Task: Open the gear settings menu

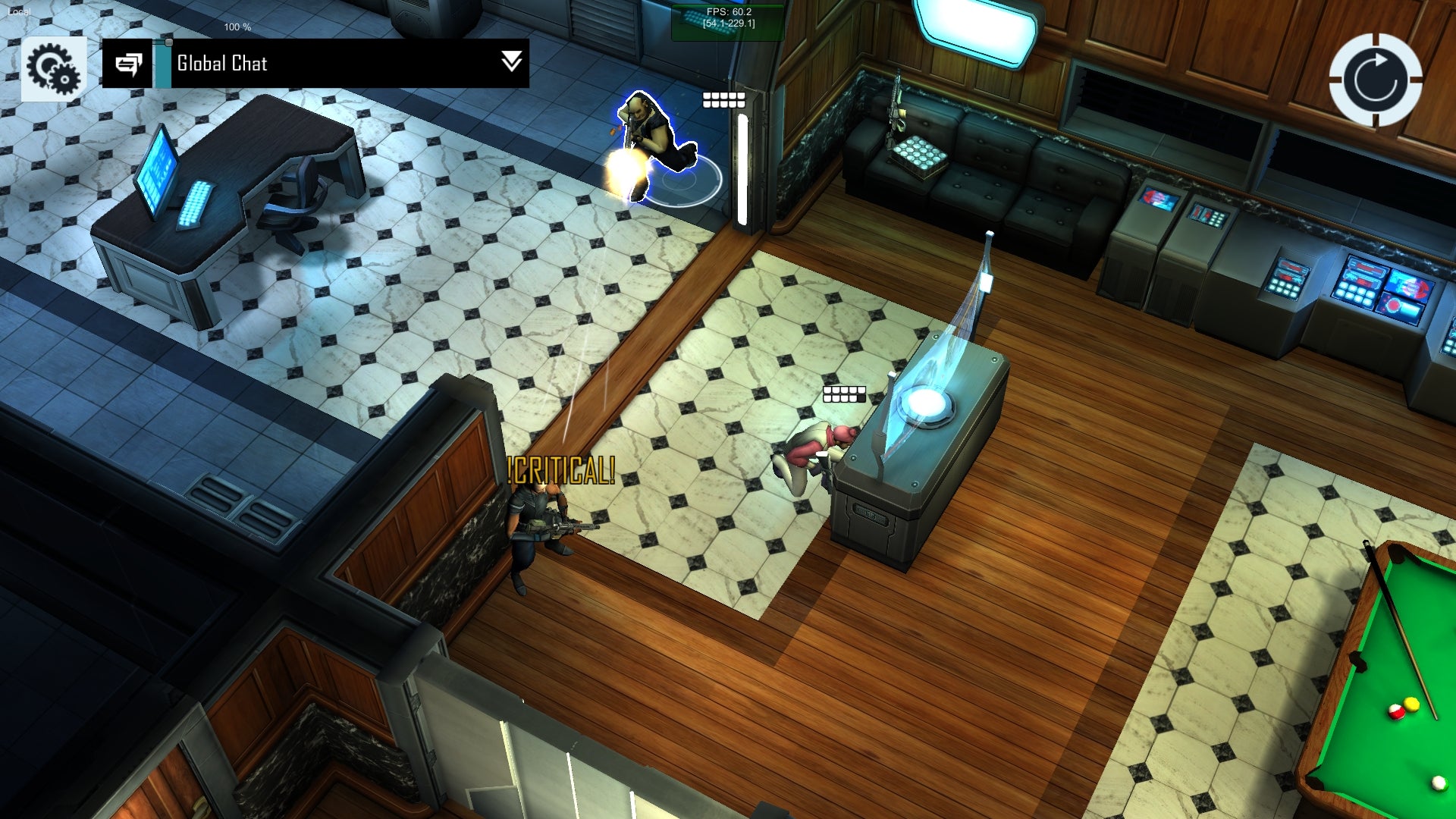Action: [x=53, y=68]
